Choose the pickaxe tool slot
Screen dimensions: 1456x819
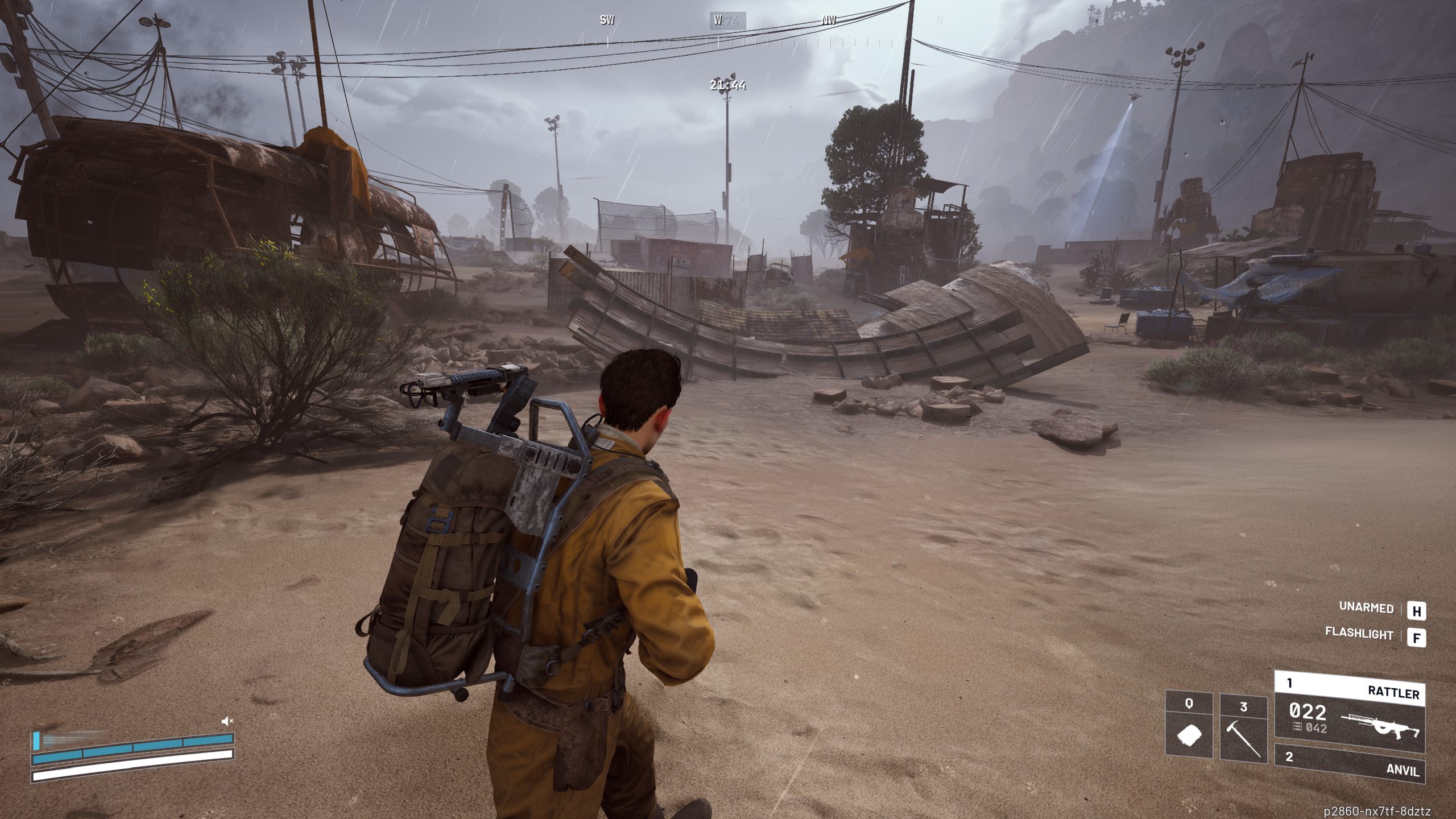tap(1243, 727)
